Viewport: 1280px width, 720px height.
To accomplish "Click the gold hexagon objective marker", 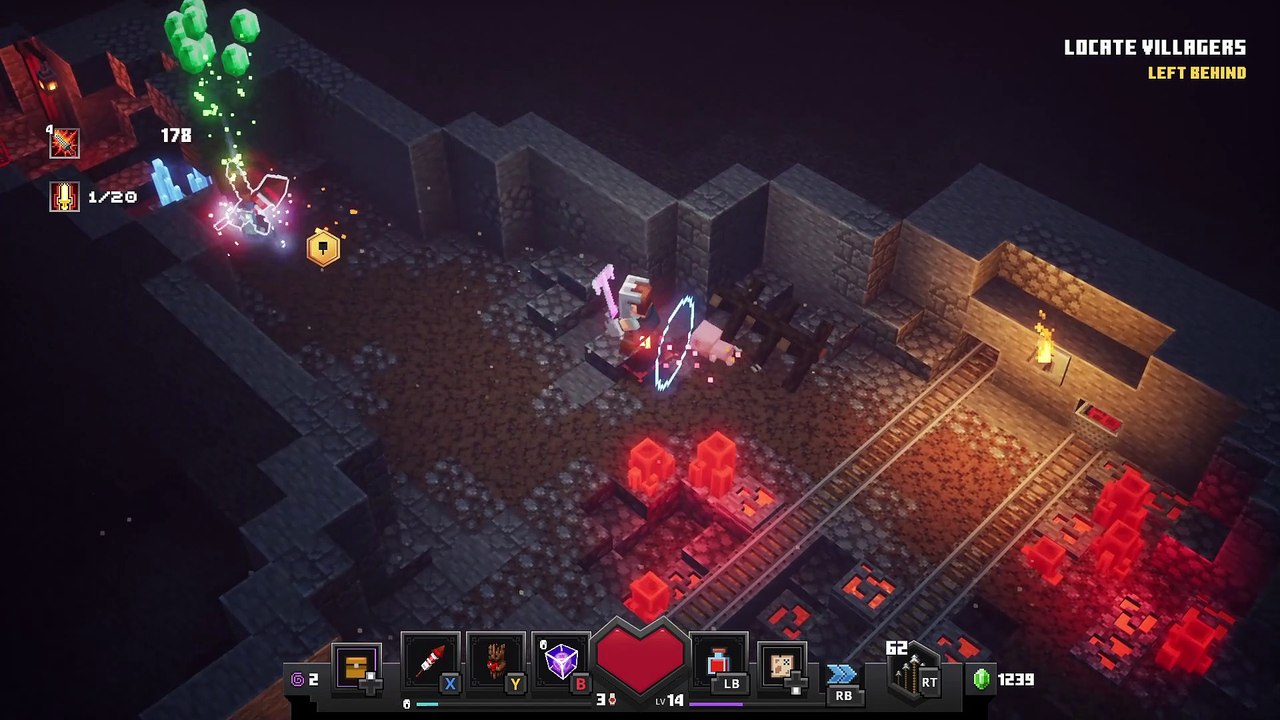I will [x=323, y=247].
